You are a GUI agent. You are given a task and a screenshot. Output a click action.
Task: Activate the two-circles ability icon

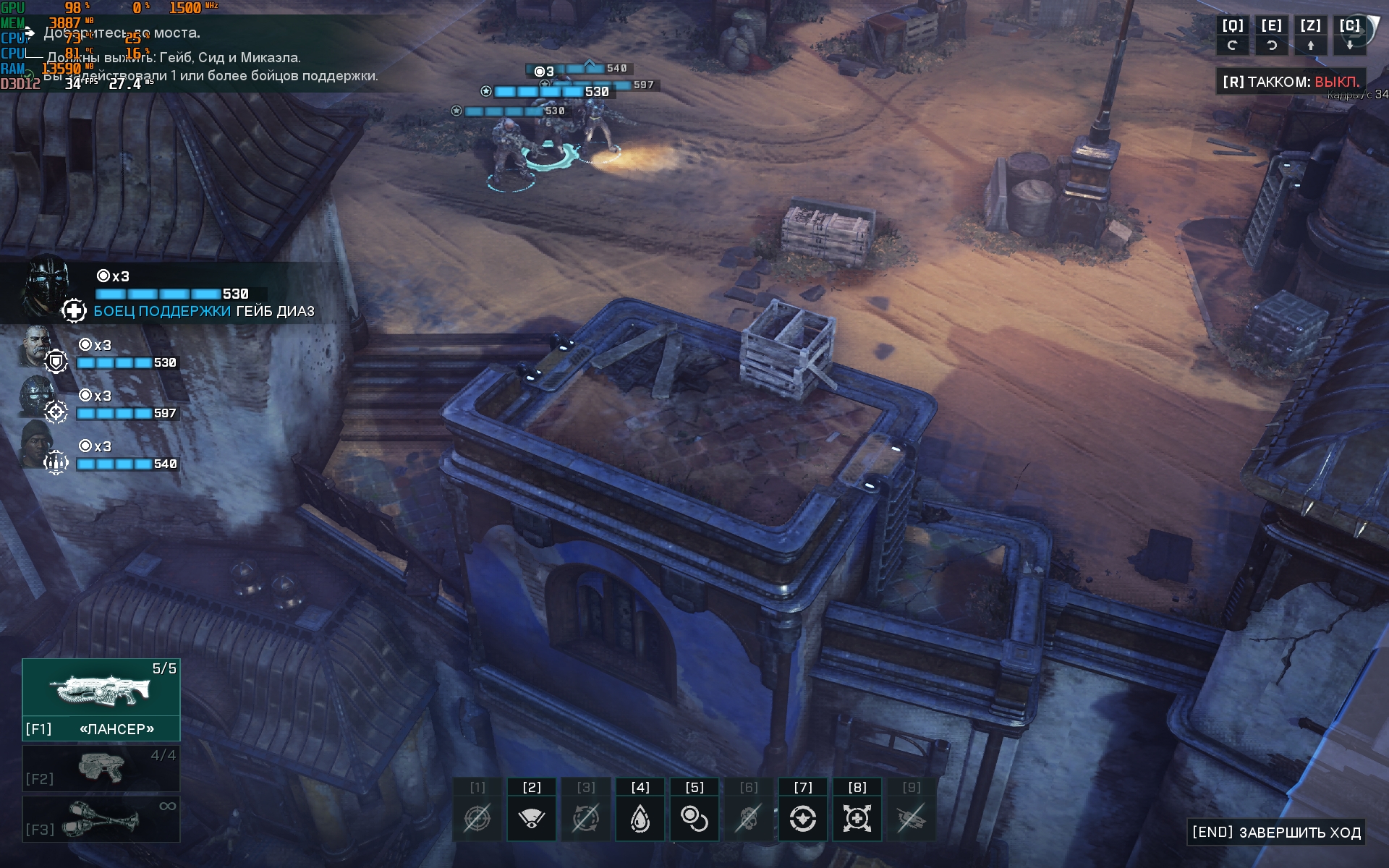[694, 819]
